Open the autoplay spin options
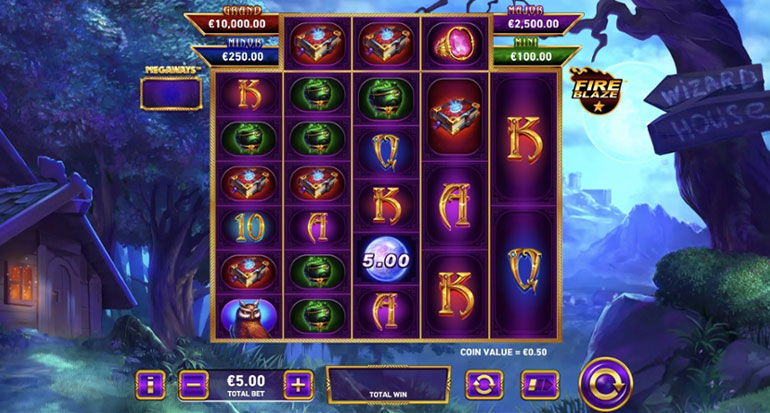Screen dimensions: 770x413 [x=483, y=385]
